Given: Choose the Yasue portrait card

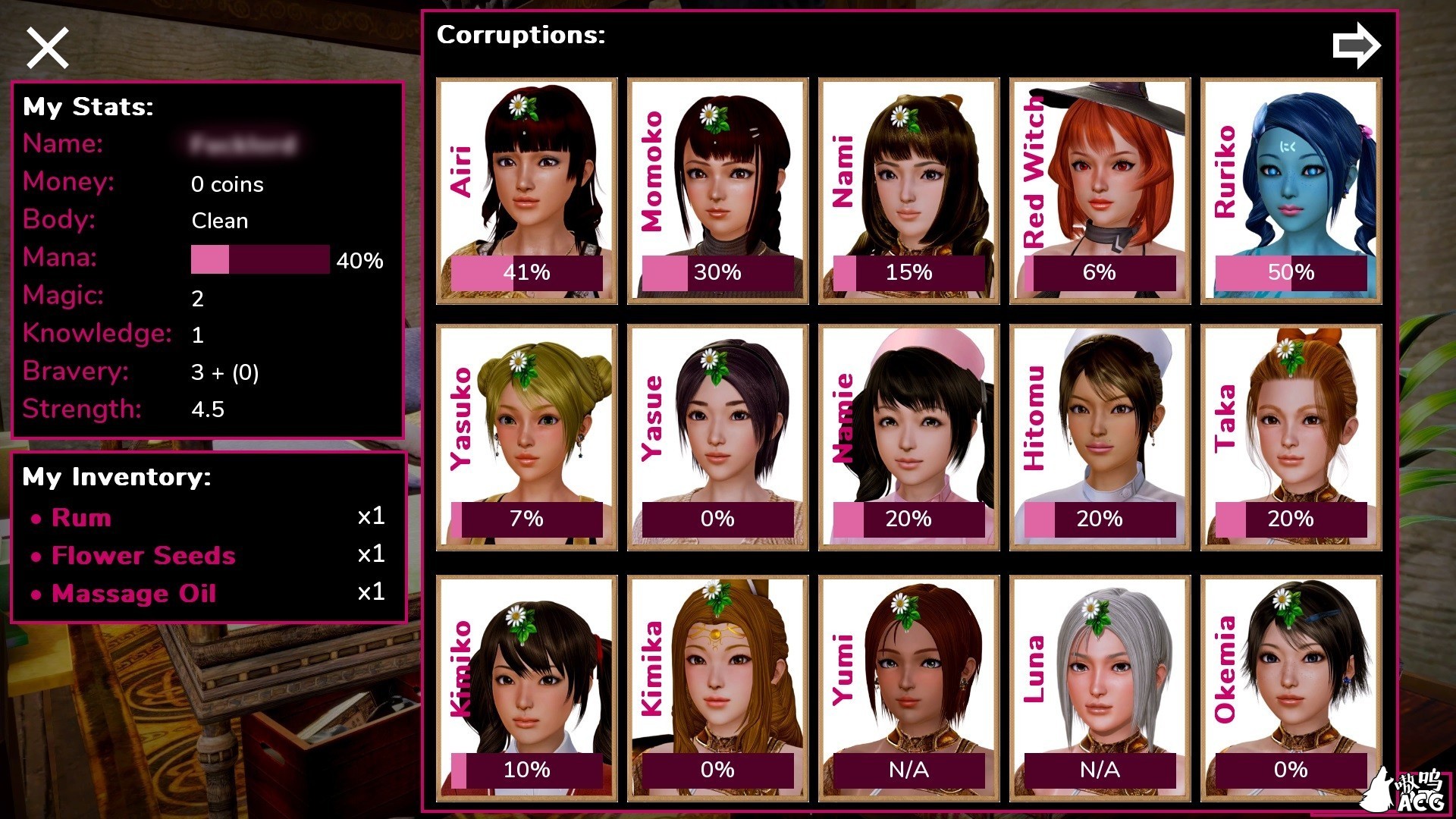Looking at the screenshot, I should pyautogui.click(x=717, y=437).
